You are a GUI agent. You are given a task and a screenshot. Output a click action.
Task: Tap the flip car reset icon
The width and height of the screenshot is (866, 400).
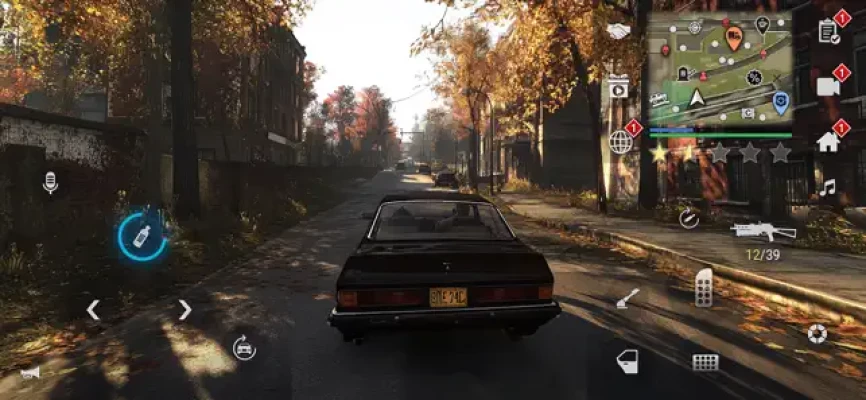click(244, 347)
